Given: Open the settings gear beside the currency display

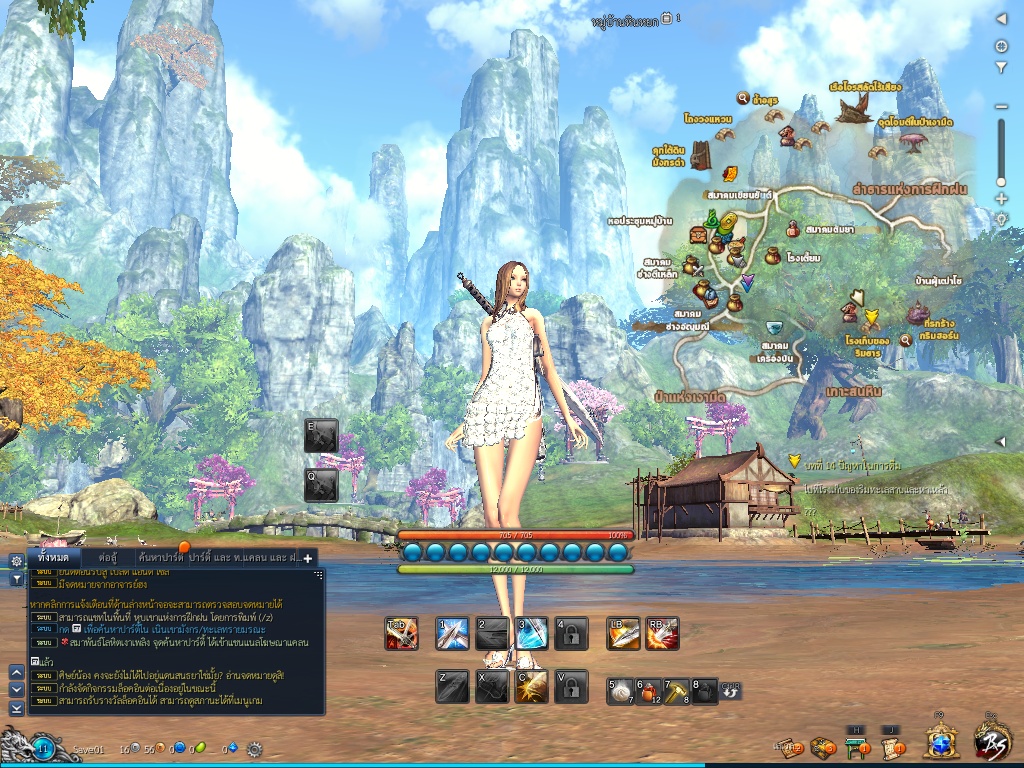Looking at the screenshot, I should point(254,748).
